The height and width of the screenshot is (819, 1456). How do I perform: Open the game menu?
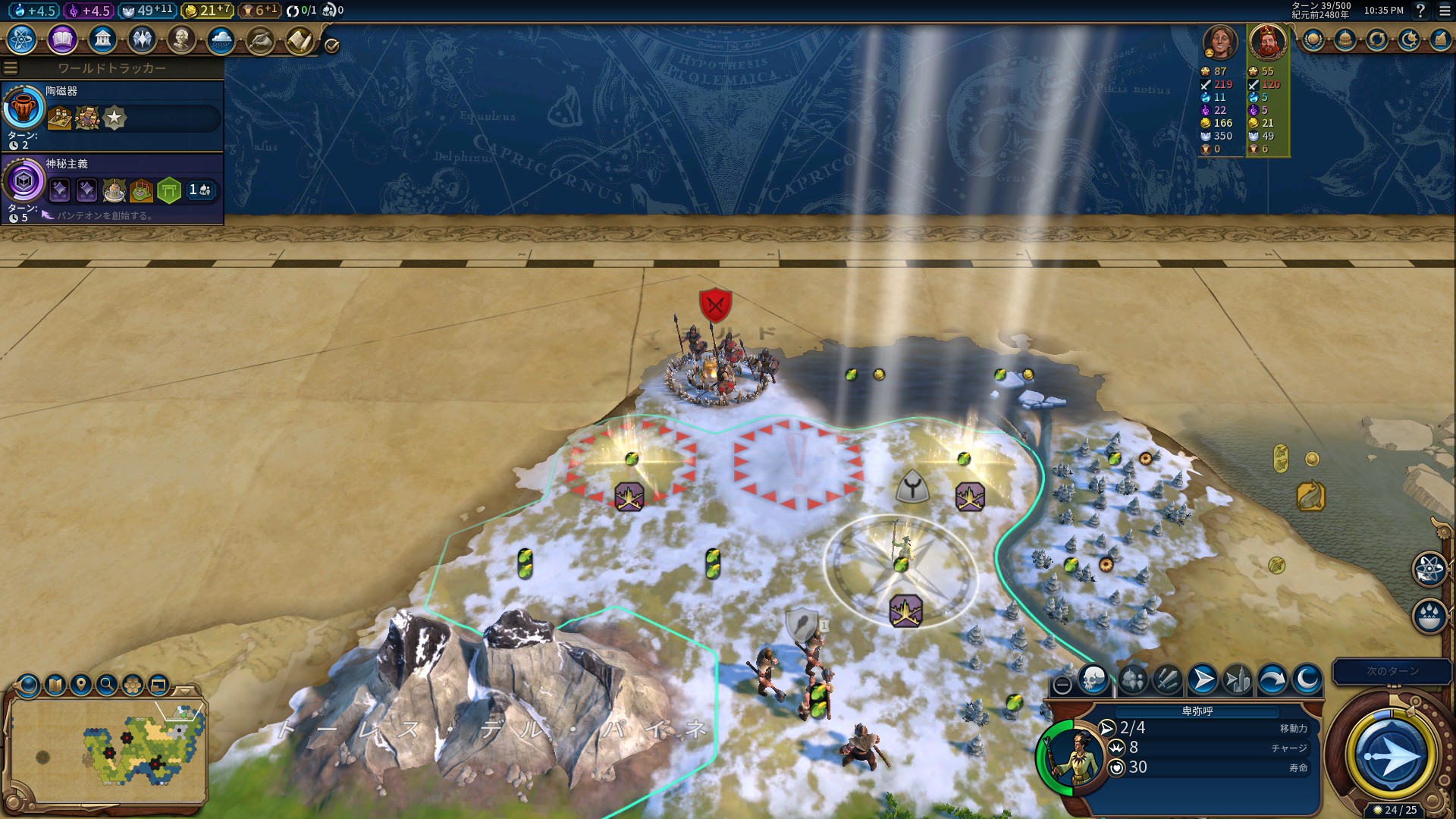1443,11
